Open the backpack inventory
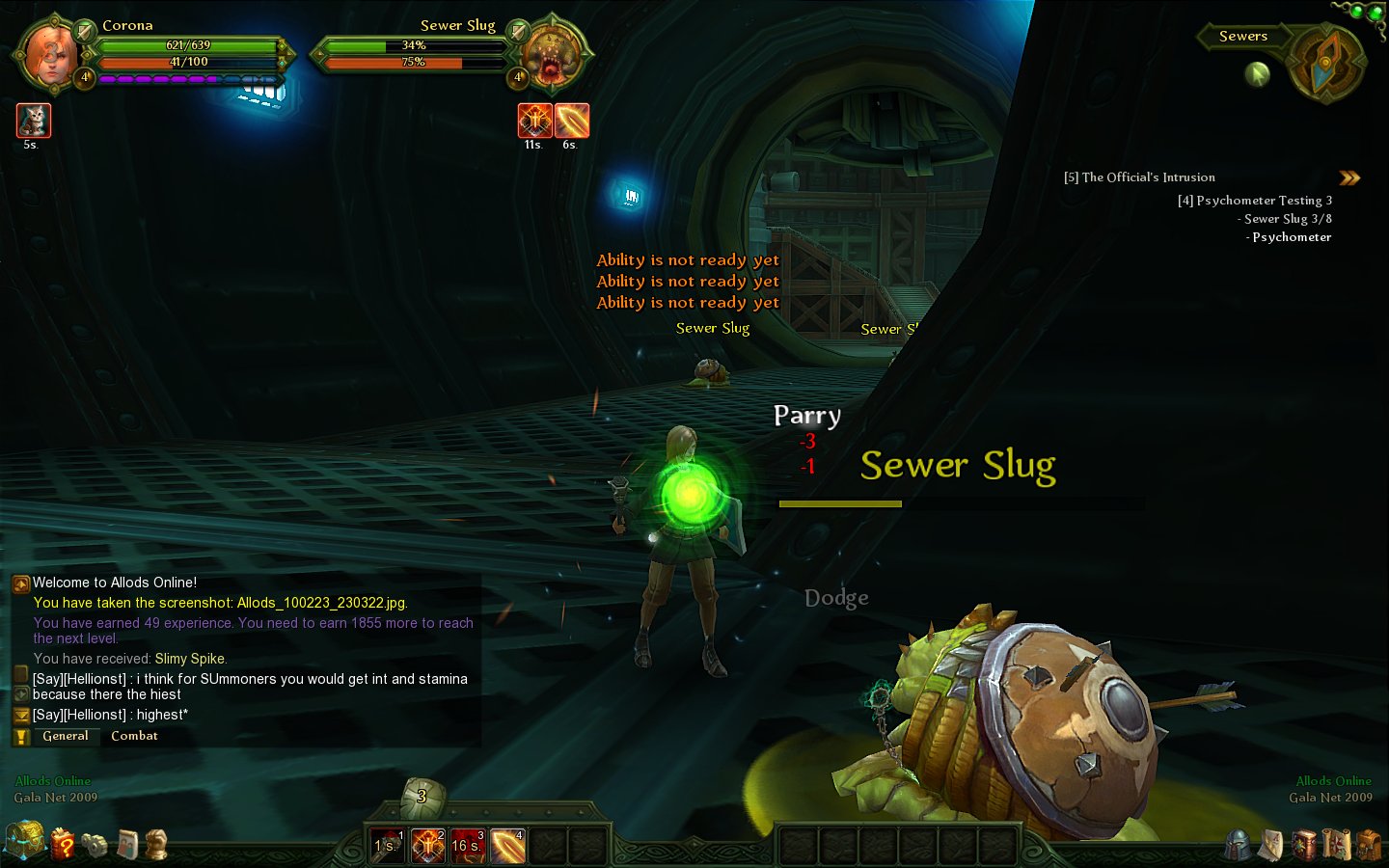Screen dimensions: 1389x868 click(1369, 845)
